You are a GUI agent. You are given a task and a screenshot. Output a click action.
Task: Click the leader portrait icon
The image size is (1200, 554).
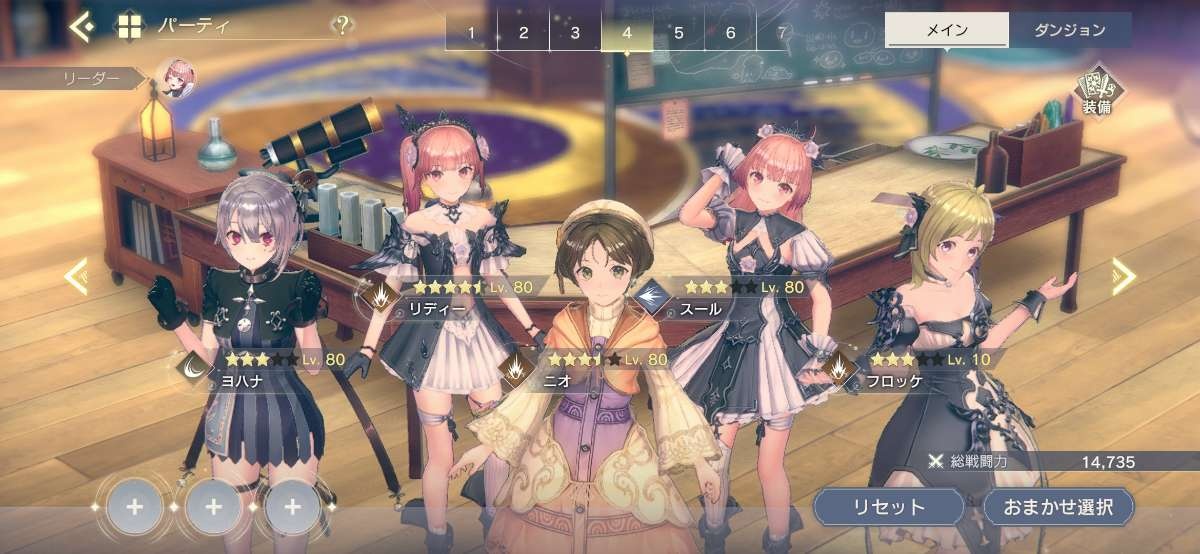175,76
